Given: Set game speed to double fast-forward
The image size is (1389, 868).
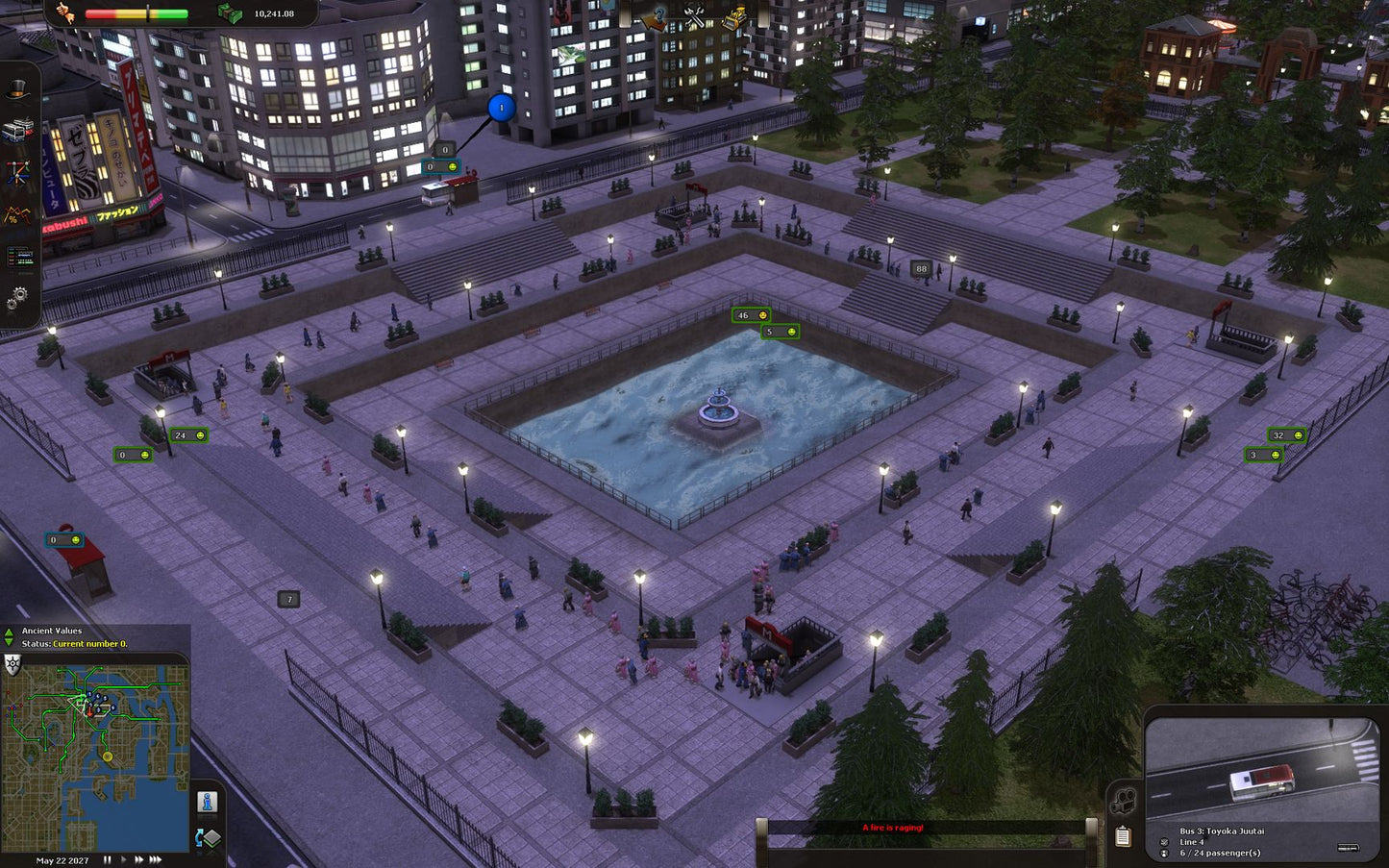Looking at the screenshot, I should click(x=138, y=860).
